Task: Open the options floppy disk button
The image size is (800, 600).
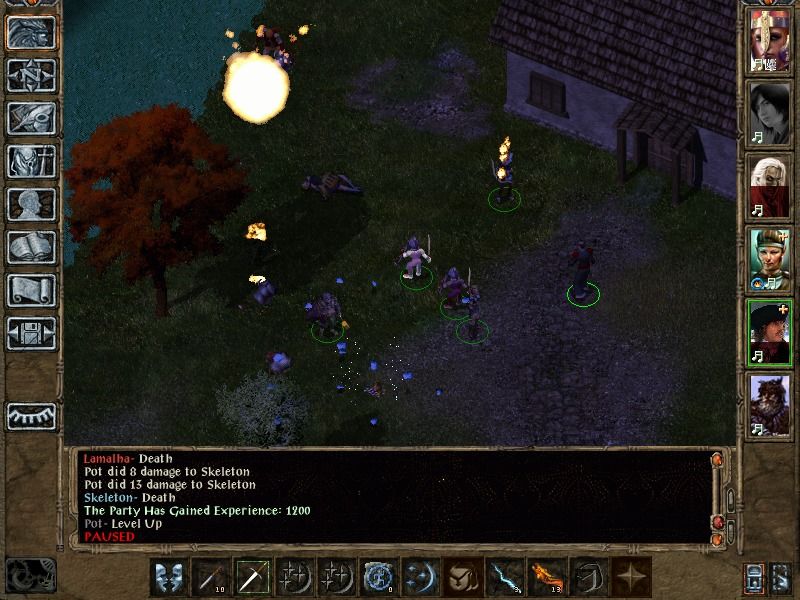Action: (30, 333)
